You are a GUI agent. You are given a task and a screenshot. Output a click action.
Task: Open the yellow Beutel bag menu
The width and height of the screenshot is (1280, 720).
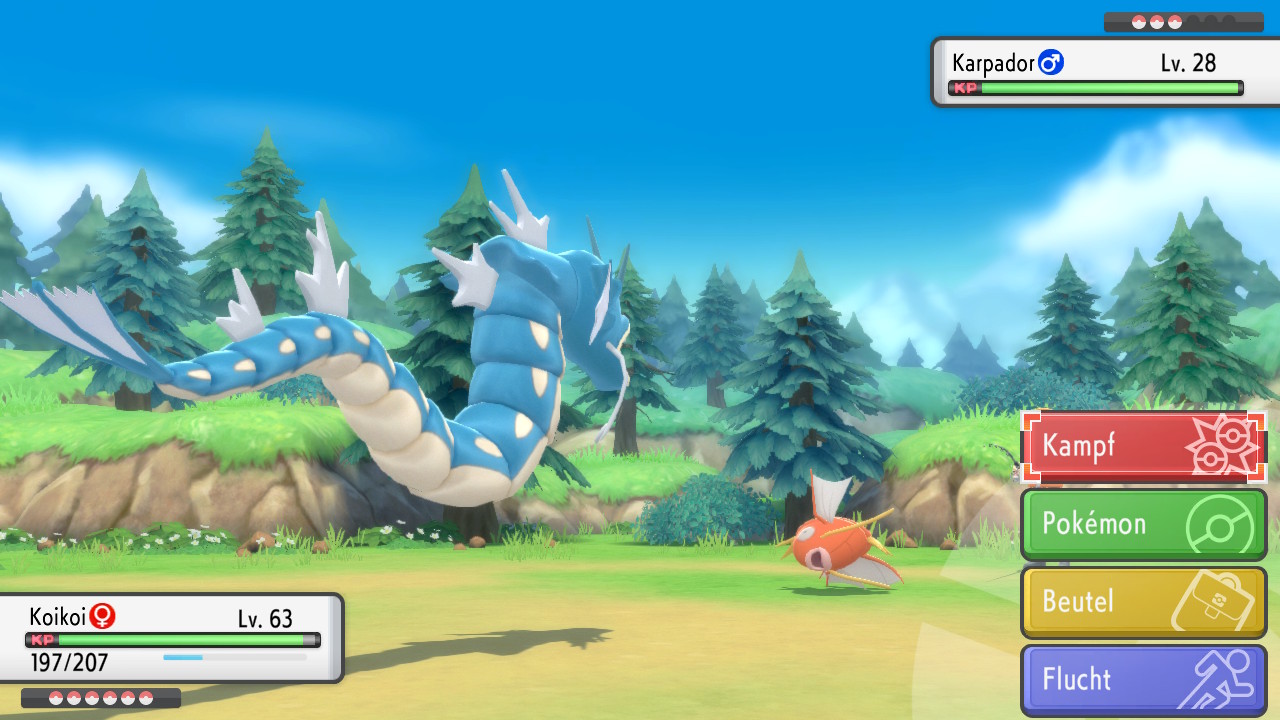coord(1143,601)
